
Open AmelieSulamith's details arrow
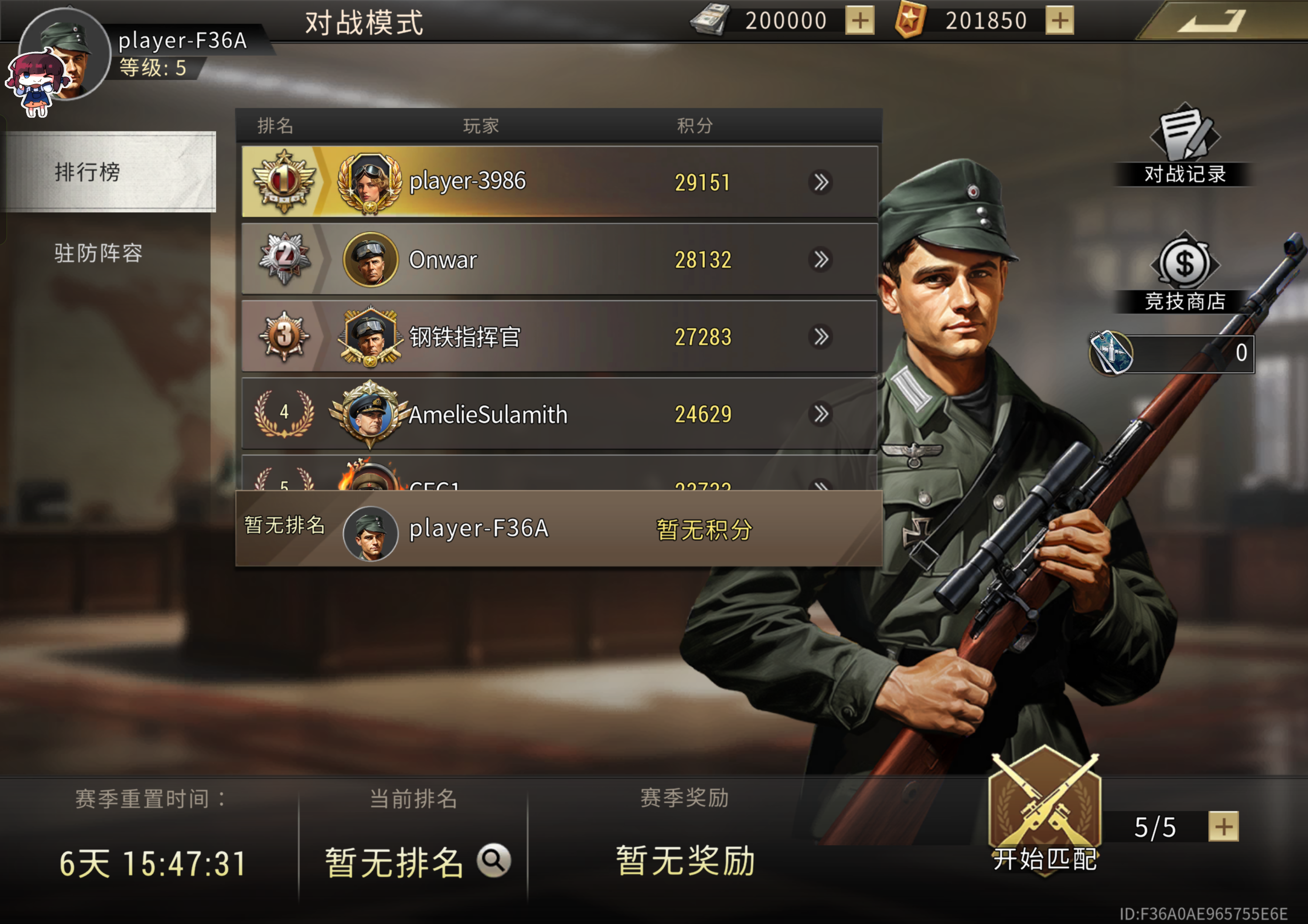tap(821, 414)
